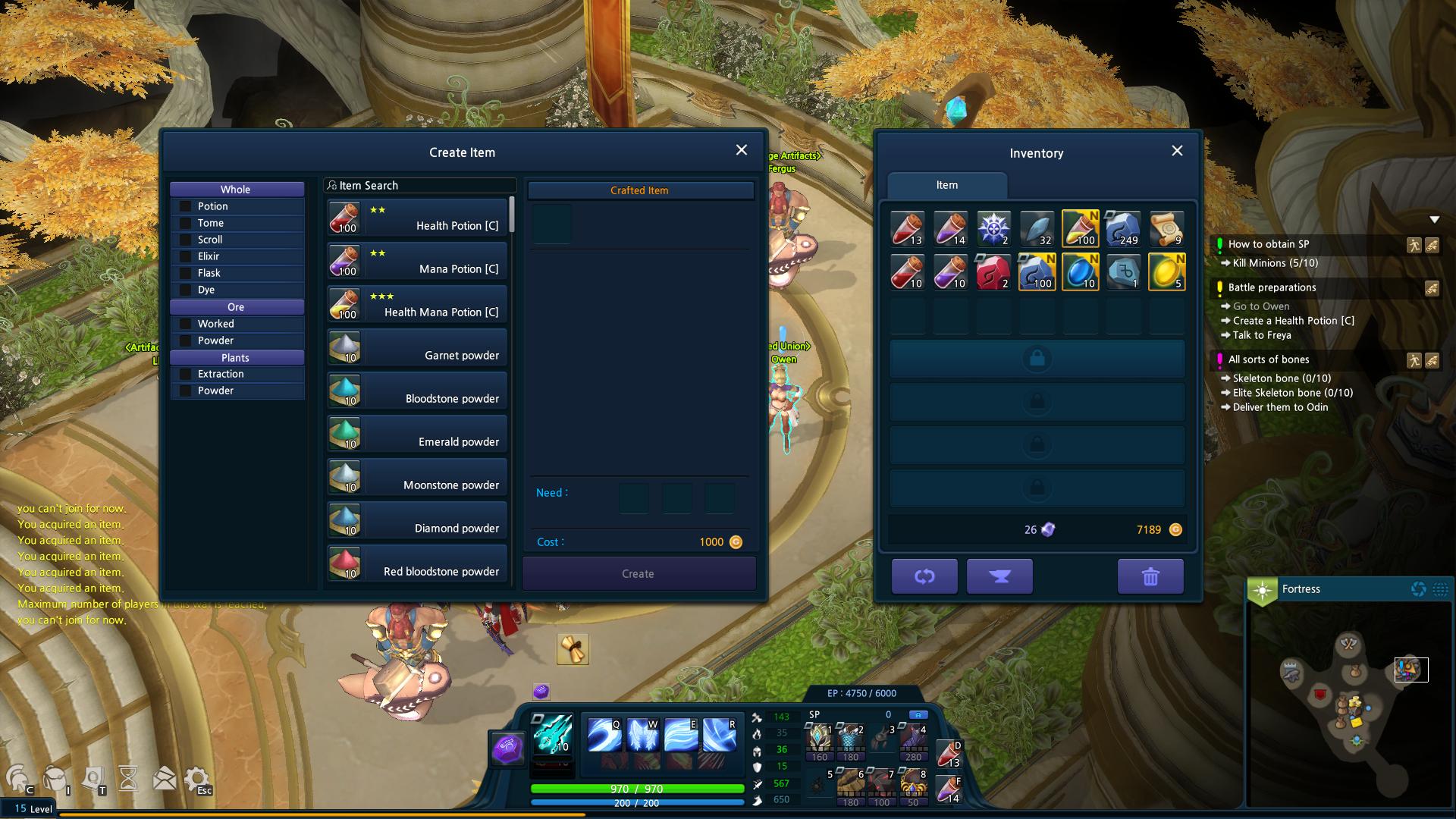Select the gold coin item in inventory
1456x819 pixels.
pos(1166,271)
